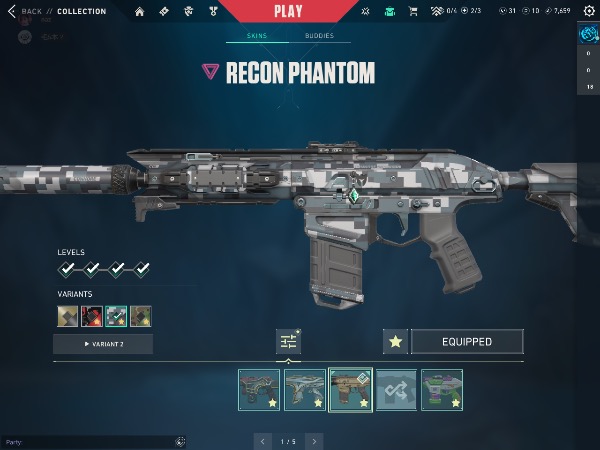Select the Skins tab
Screen dimensions: 600x450
pos(257,36)
